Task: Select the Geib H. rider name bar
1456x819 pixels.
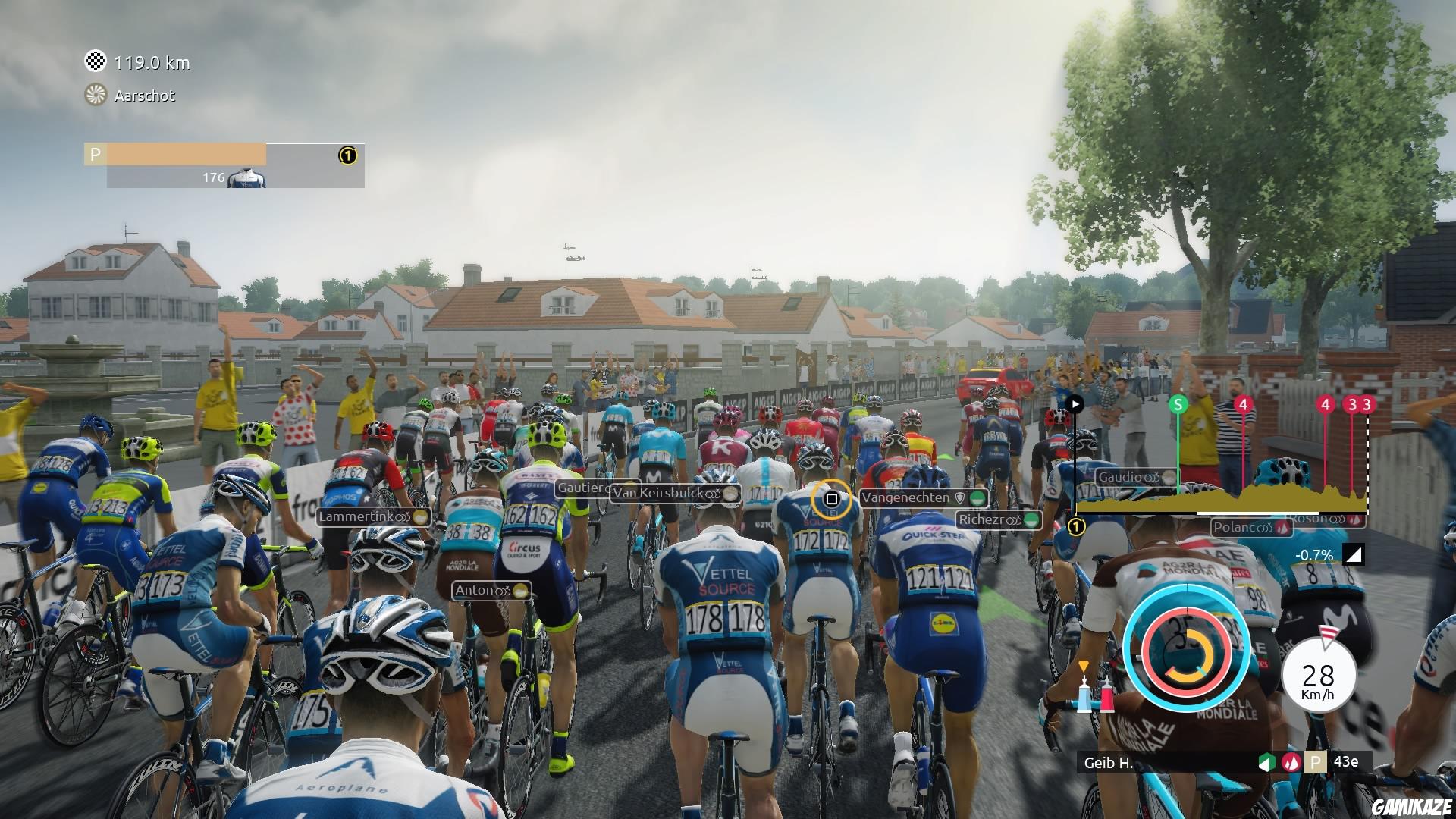Action: tap(1109, 764)
